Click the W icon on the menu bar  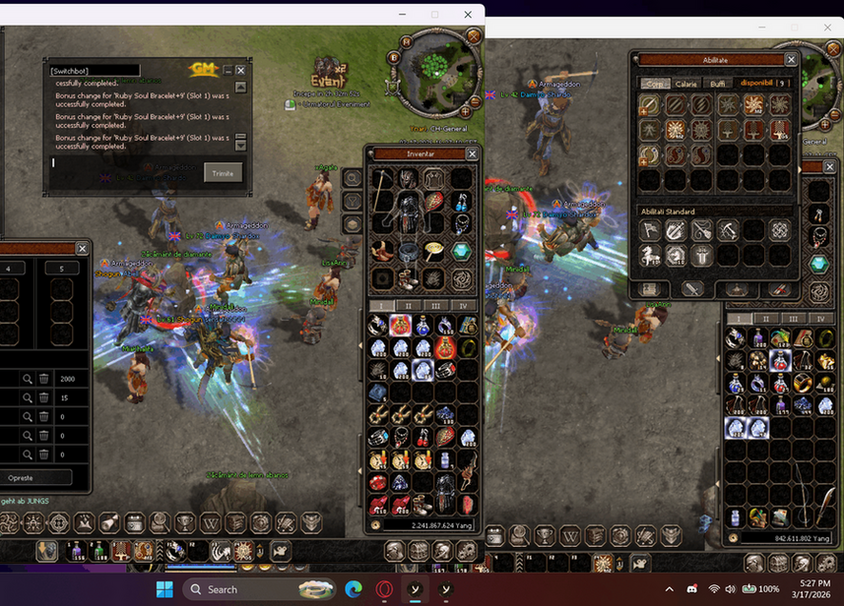(x=210, y=522)
